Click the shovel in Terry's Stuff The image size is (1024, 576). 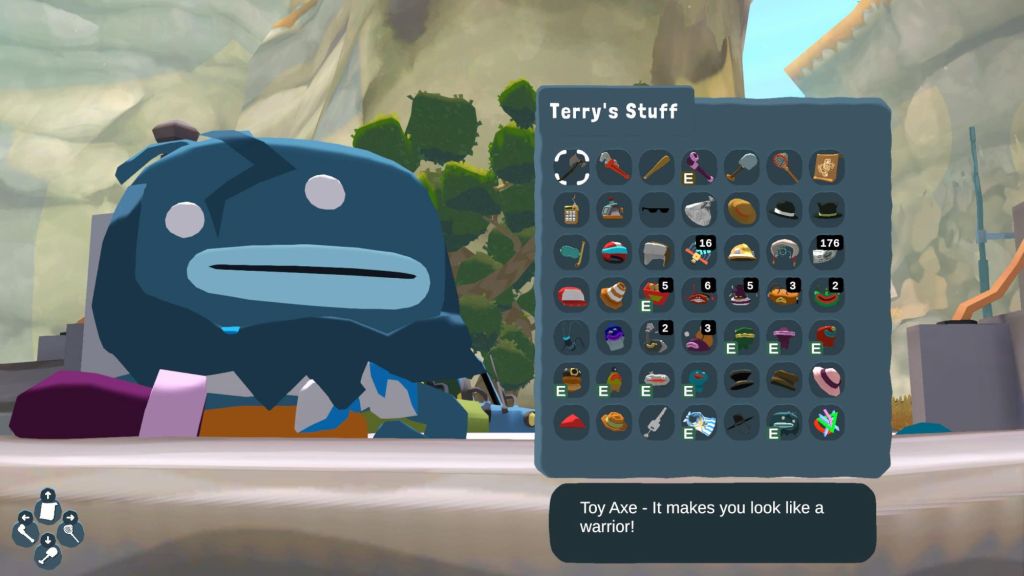[742, 166]
